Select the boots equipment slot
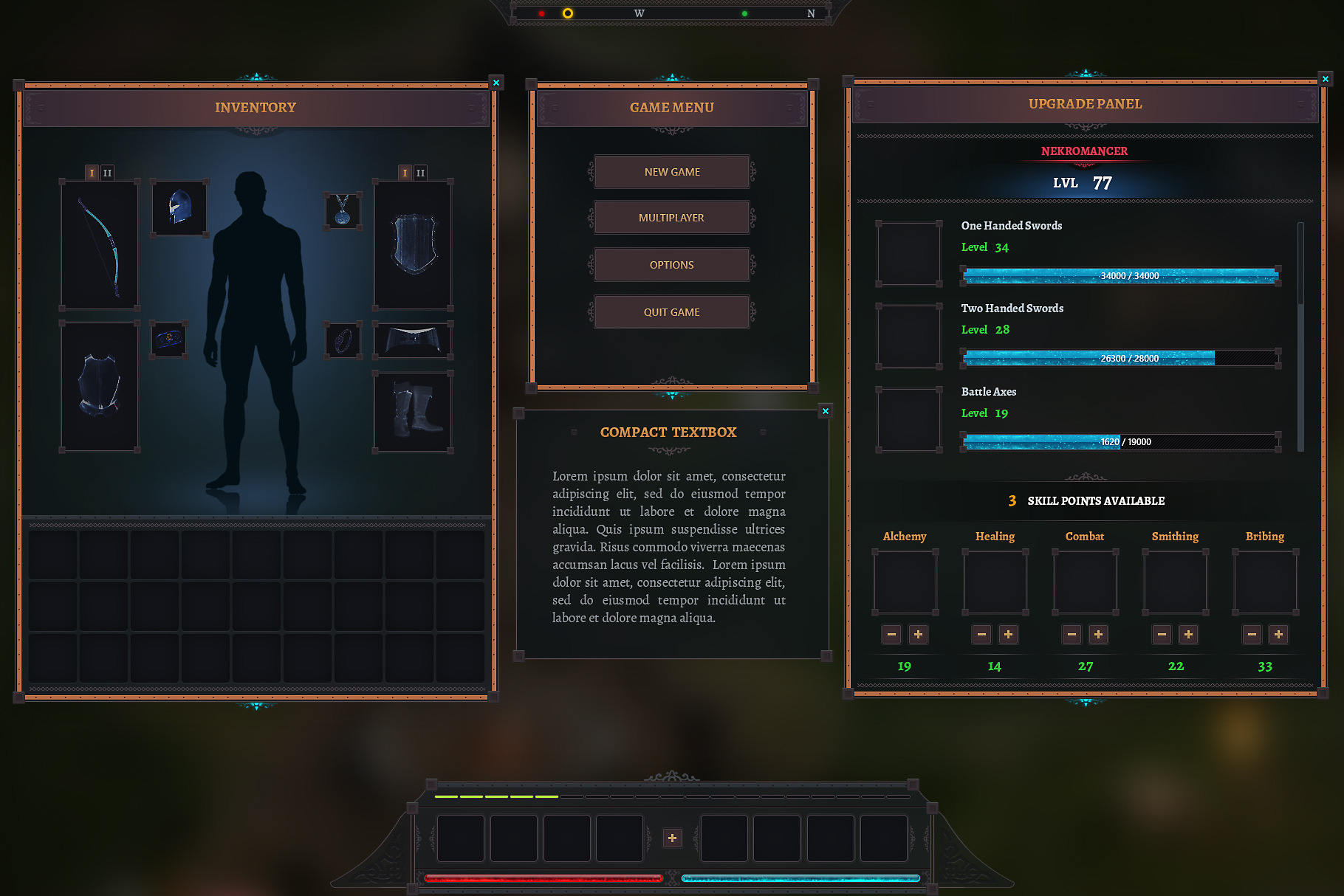Viewport: 1344px width, 896px height. 413,411
